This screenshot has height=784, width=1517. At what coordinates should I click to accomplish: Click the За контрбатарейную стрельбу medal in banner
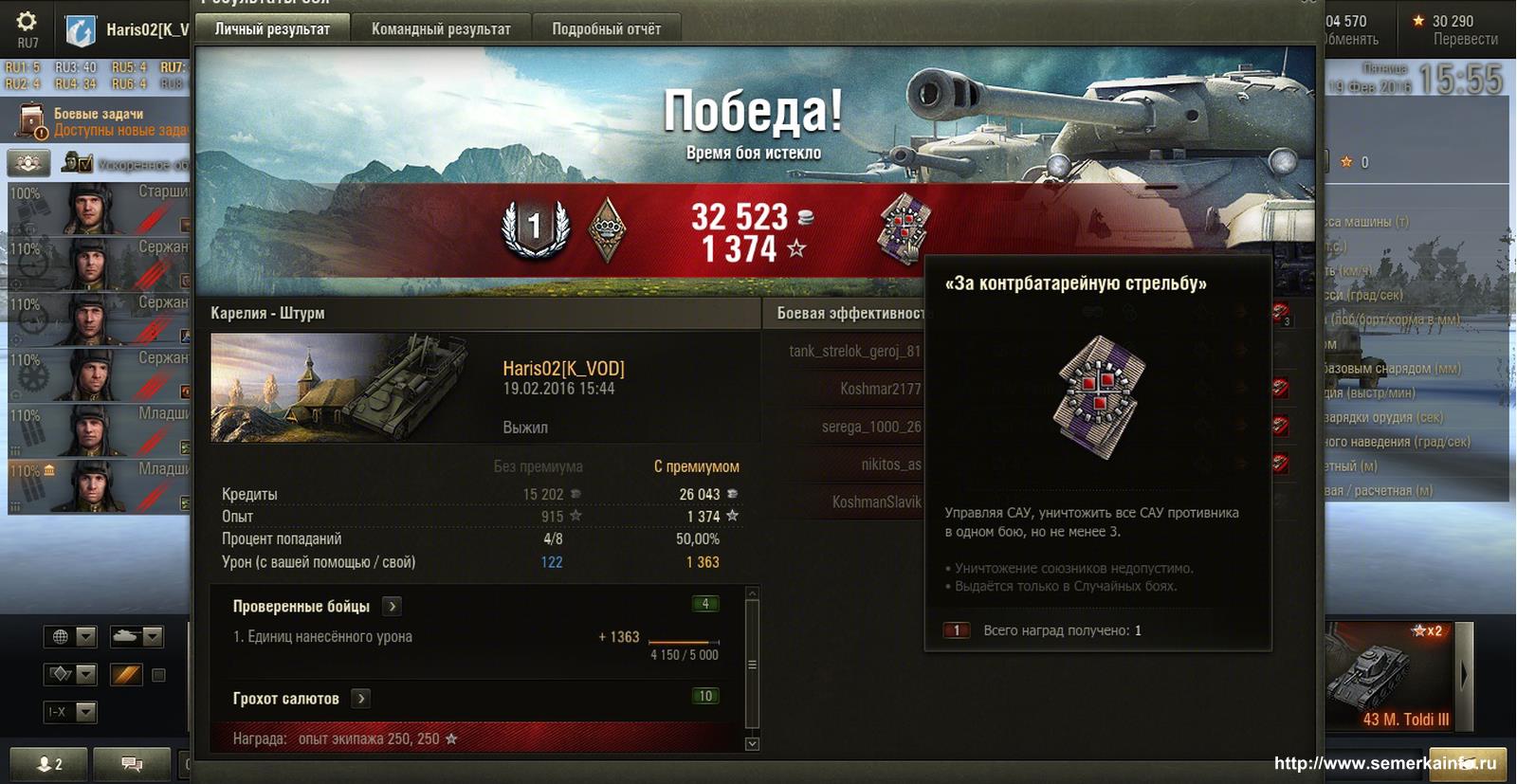click(905, 228)
